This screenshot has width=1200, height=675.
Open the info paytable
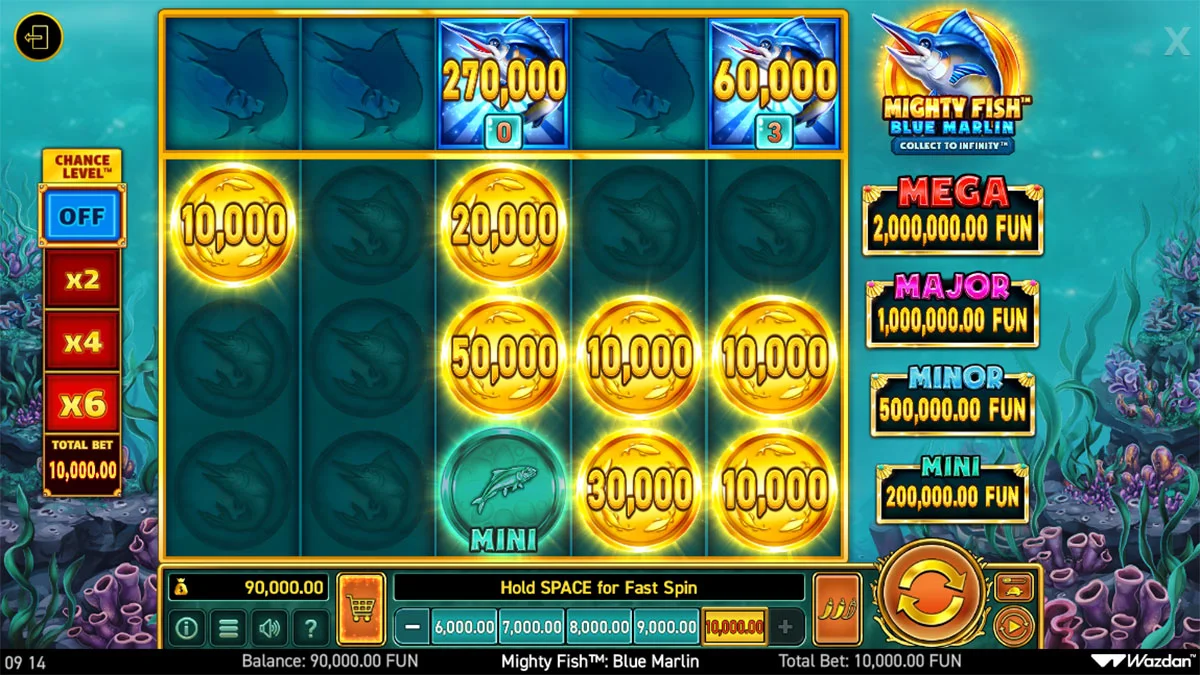(x=186, y=628)
